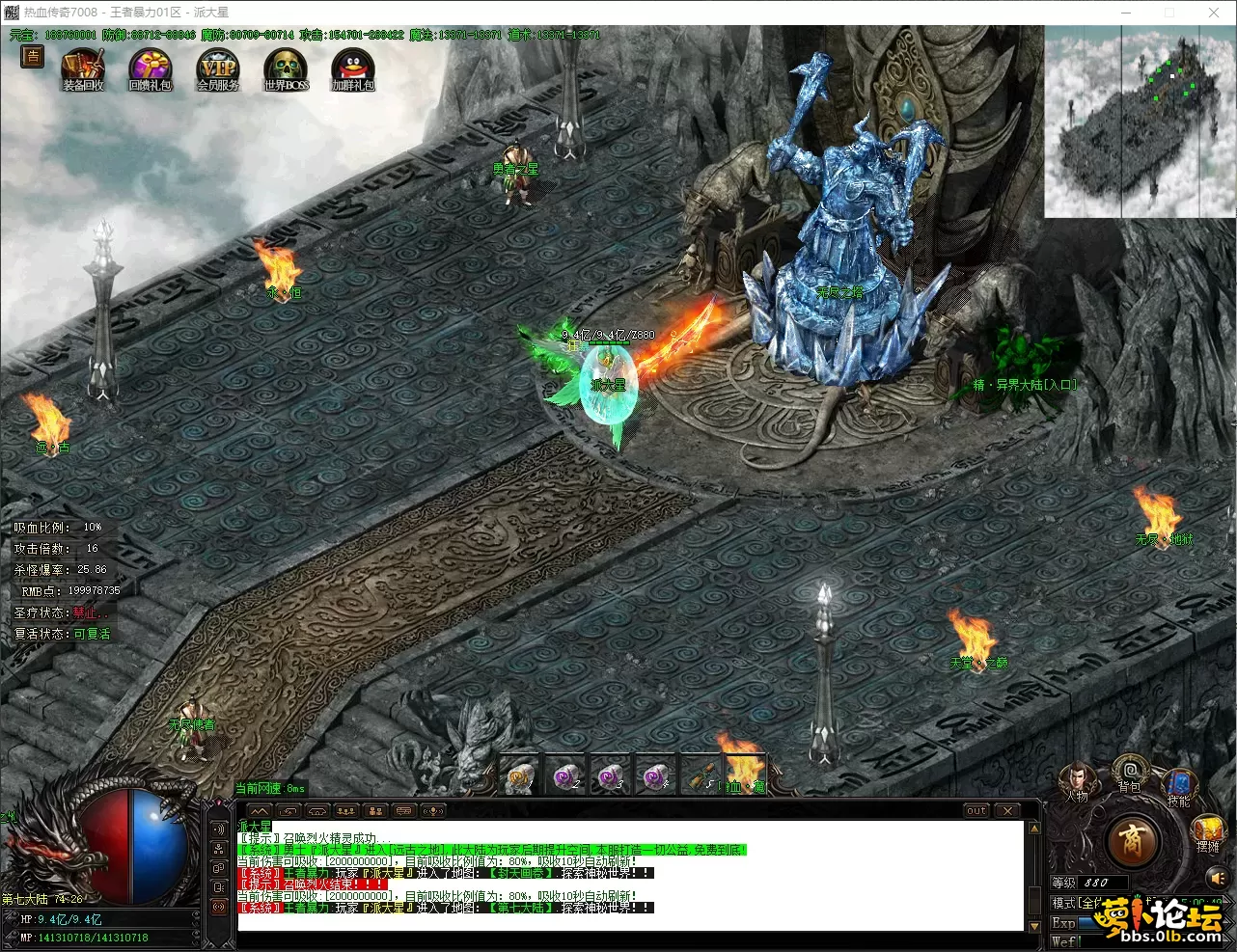Use the purple item in hotbar slot 2
This screenshot has width=1237, height=952.
(565, 775)
